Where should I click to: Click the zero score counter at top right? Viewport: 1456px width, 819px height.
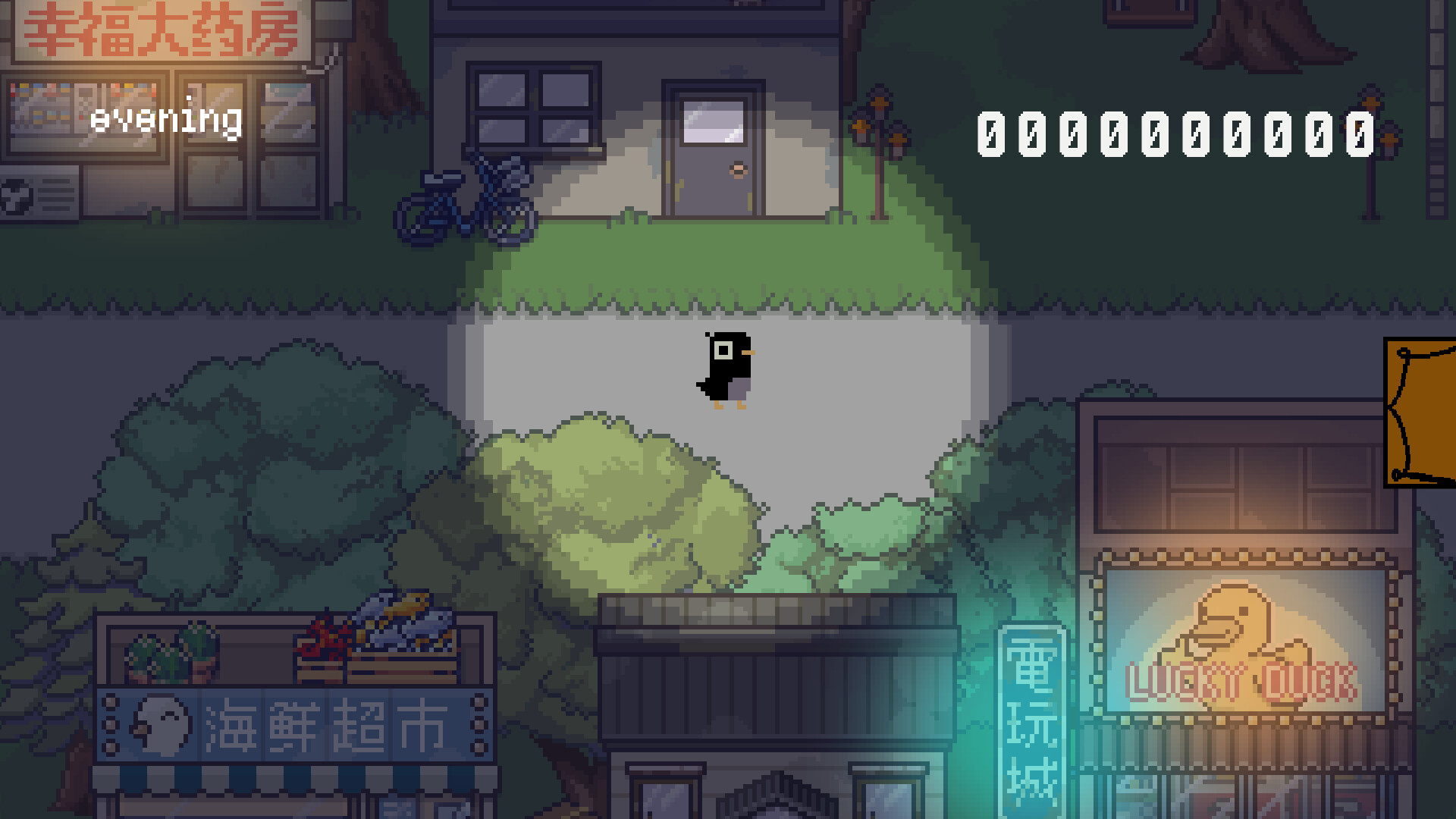(x=1175, y=133)
